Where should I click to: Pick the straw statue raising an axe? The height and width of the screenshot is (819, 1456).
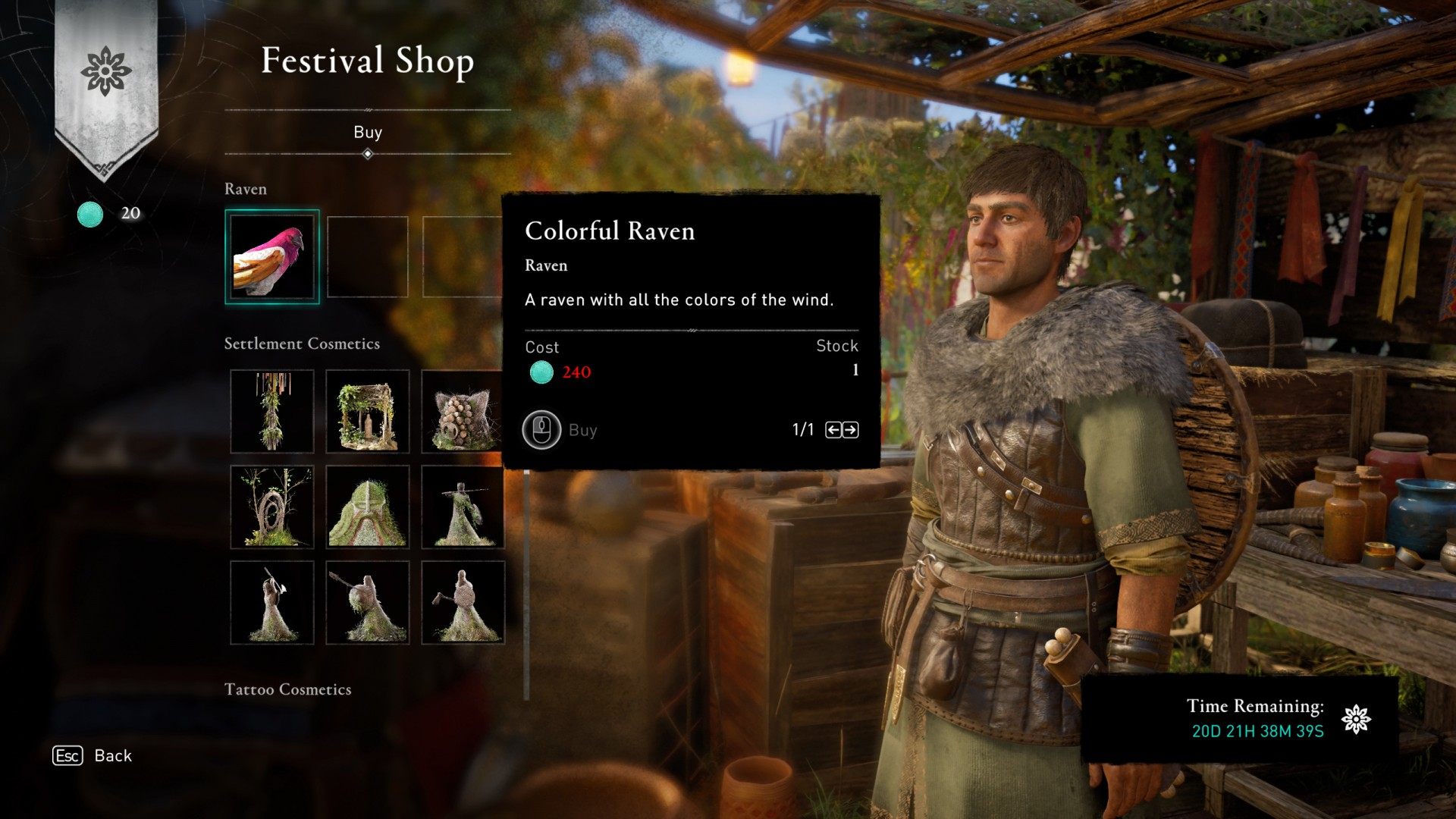pyautogui.click(x=272, y=603)
